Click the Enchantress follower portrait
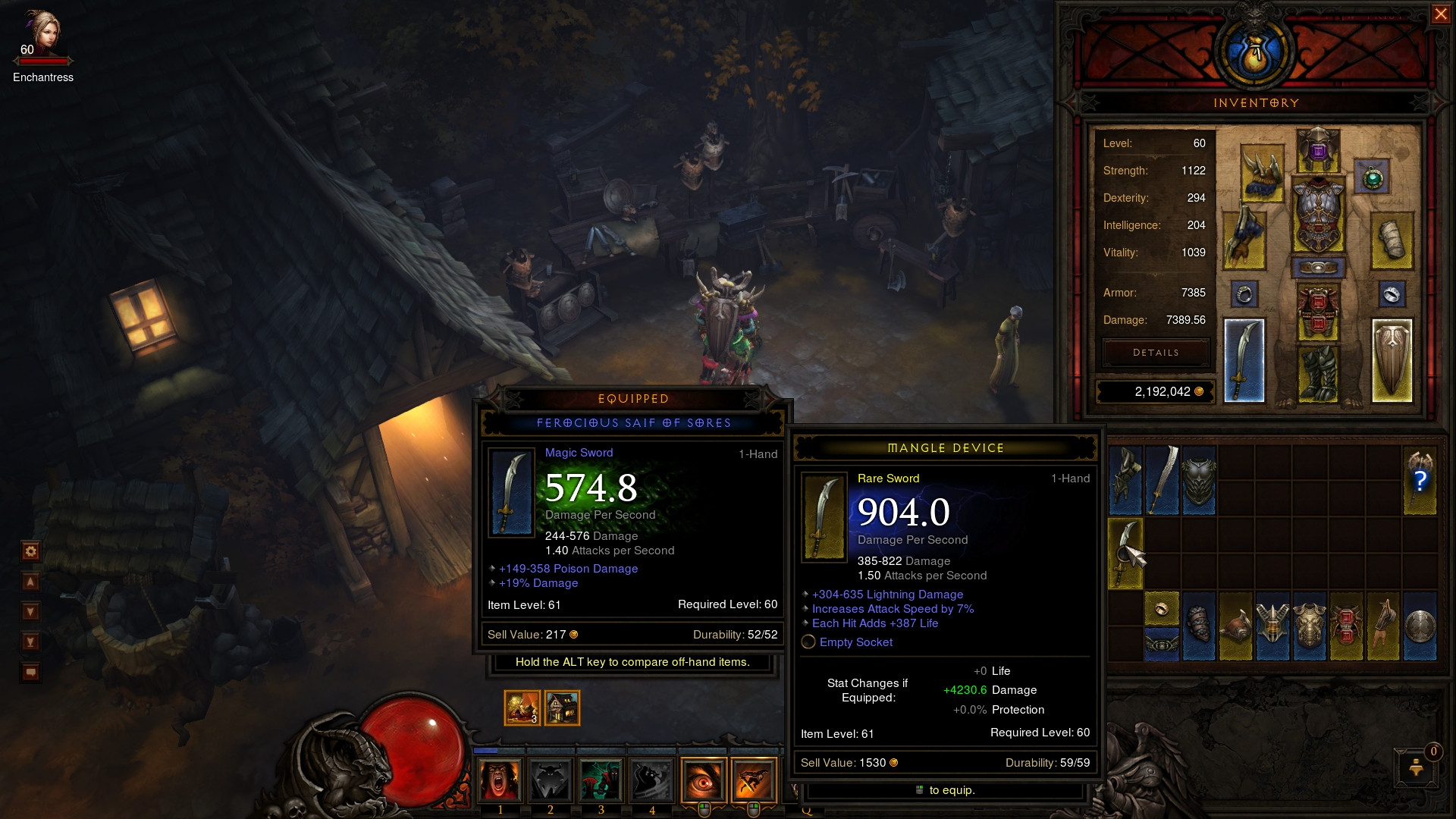 pyautogui.click(x=42, y=34)
